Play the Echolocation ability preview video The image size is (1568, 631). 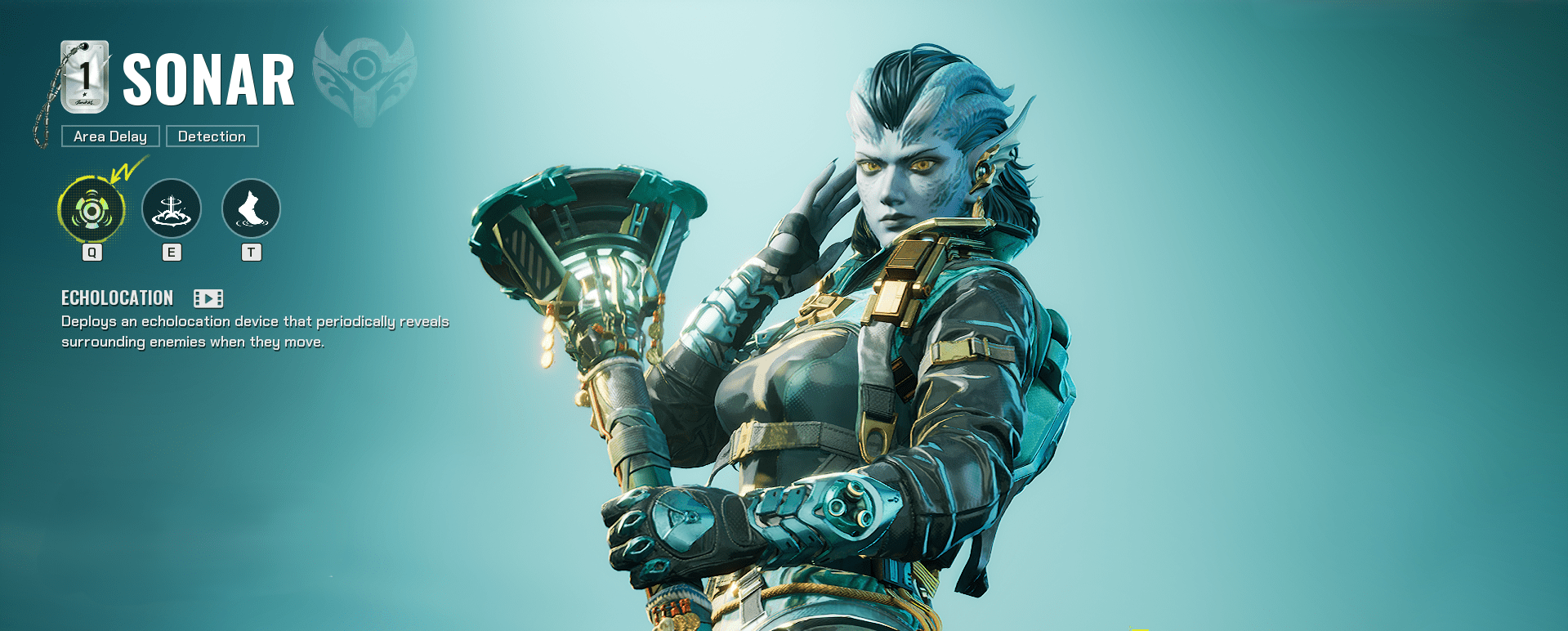(208, 298)
